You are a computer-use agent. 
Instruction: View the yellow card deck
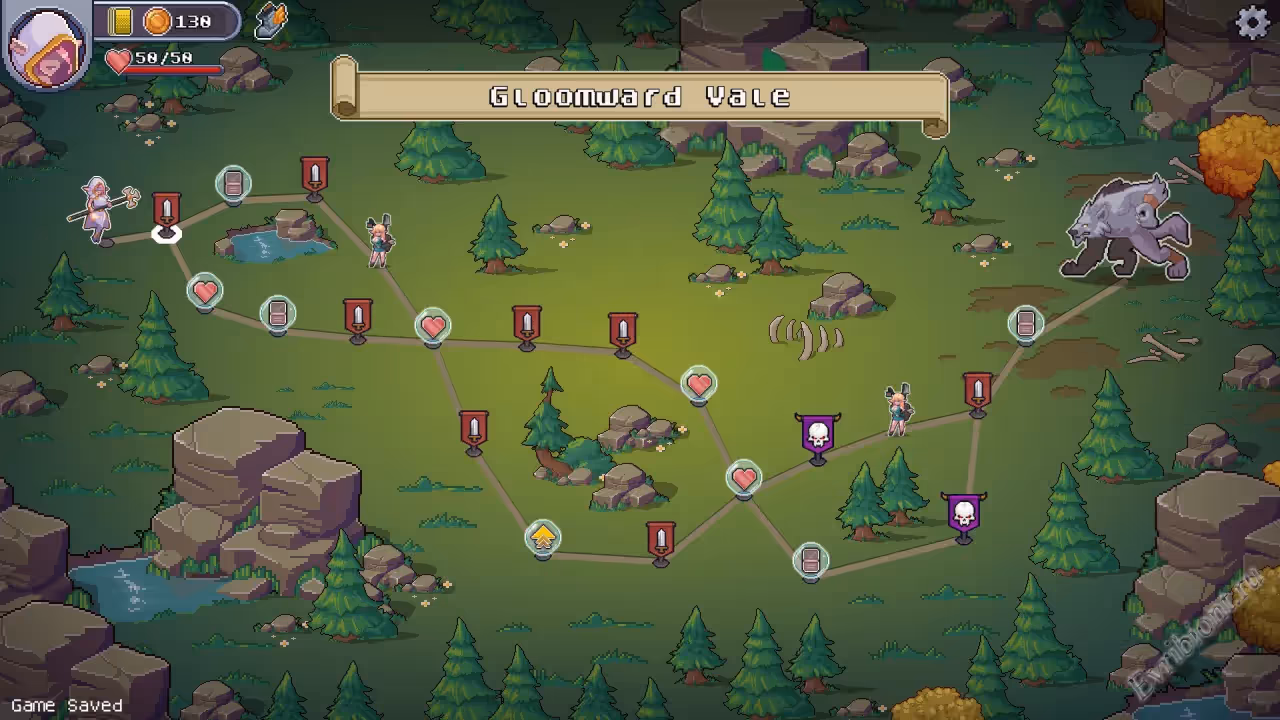pos(121,21)
